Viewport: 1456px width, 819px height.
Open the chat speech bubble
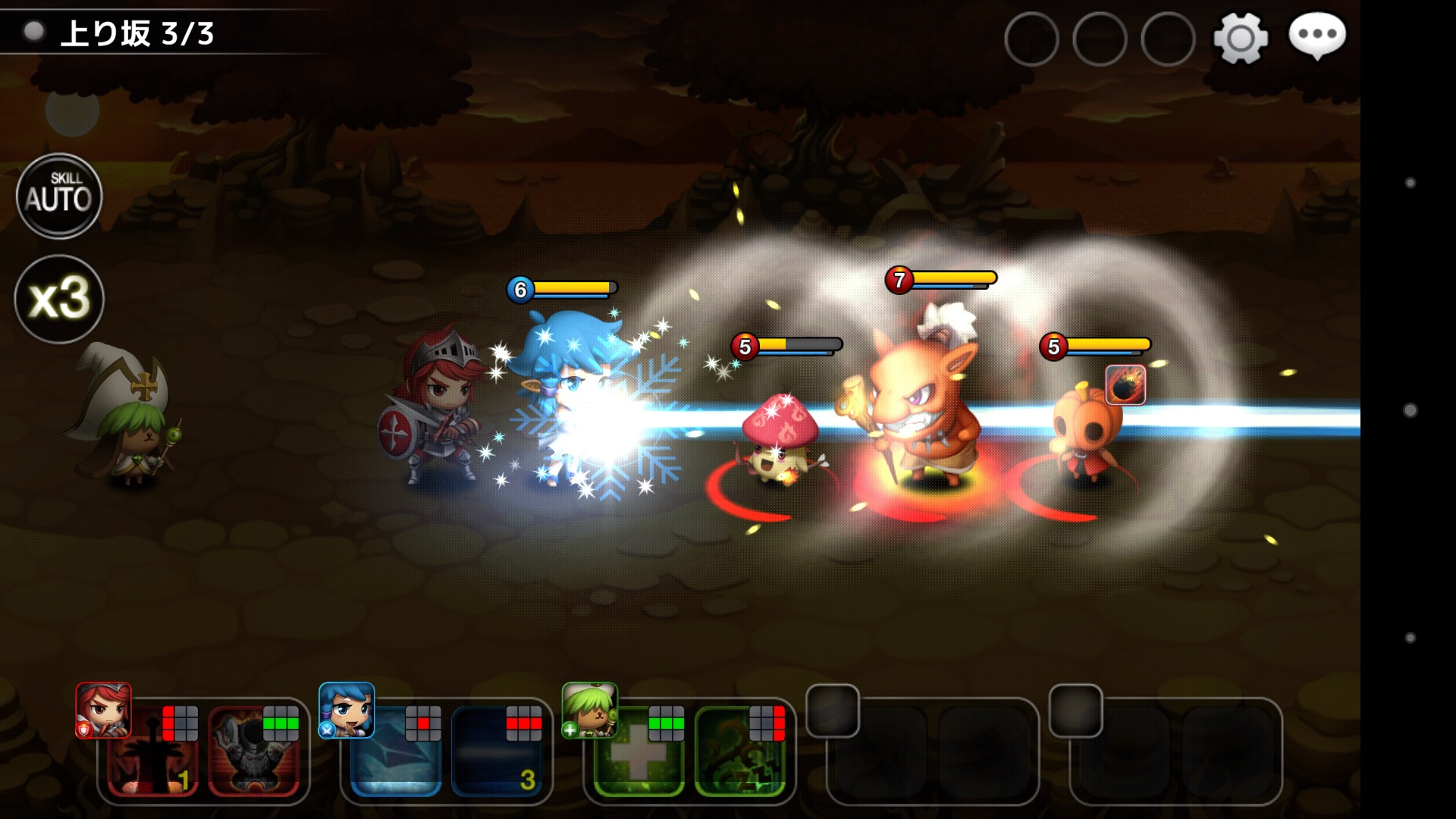tap(1317, 36)
